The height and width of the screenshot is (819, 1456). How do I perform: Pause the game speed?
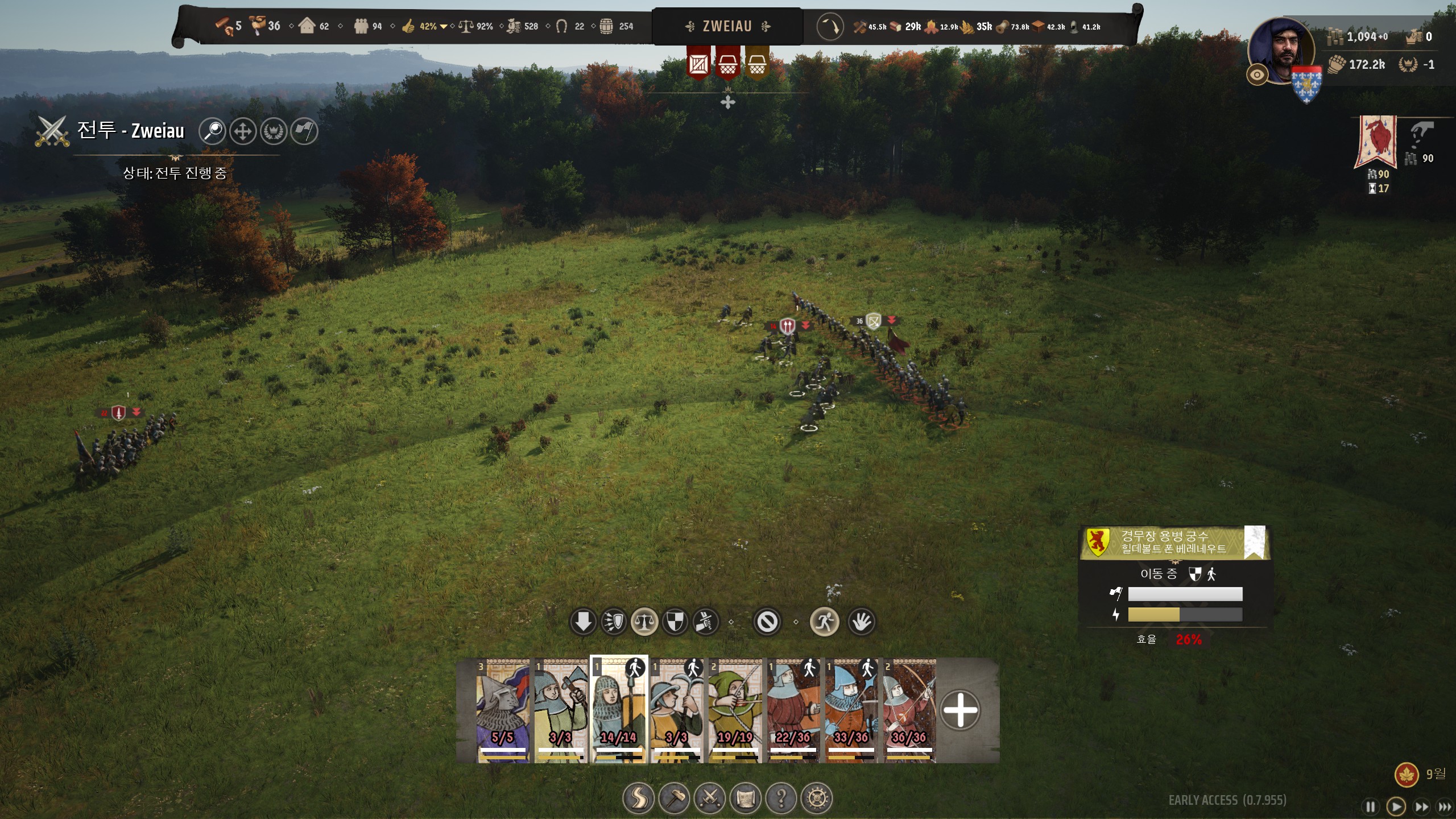tap(1371, 806)
